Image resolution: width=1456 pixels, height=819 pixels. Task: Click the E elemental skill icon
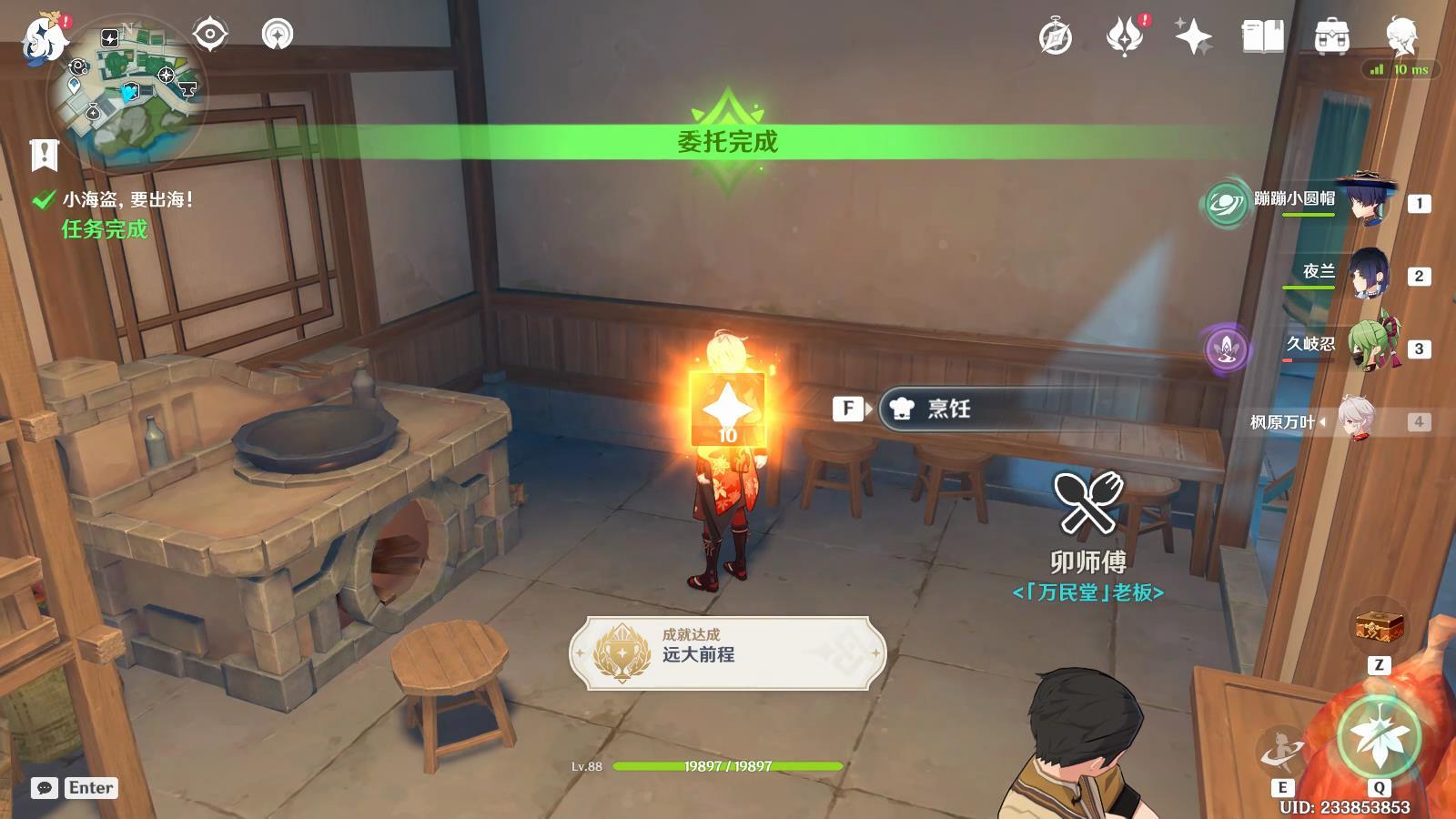(1282, 750)
